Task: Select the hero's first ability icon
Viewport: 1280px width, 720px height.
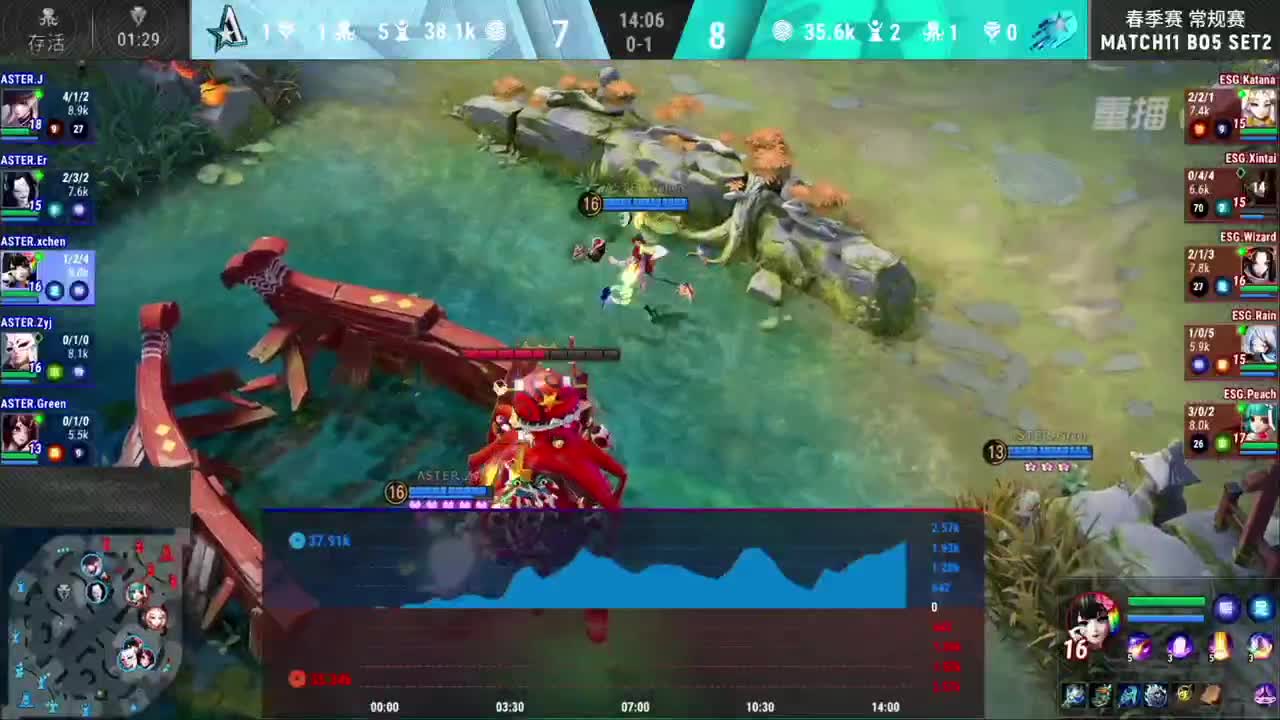Action: (1139, 646)
